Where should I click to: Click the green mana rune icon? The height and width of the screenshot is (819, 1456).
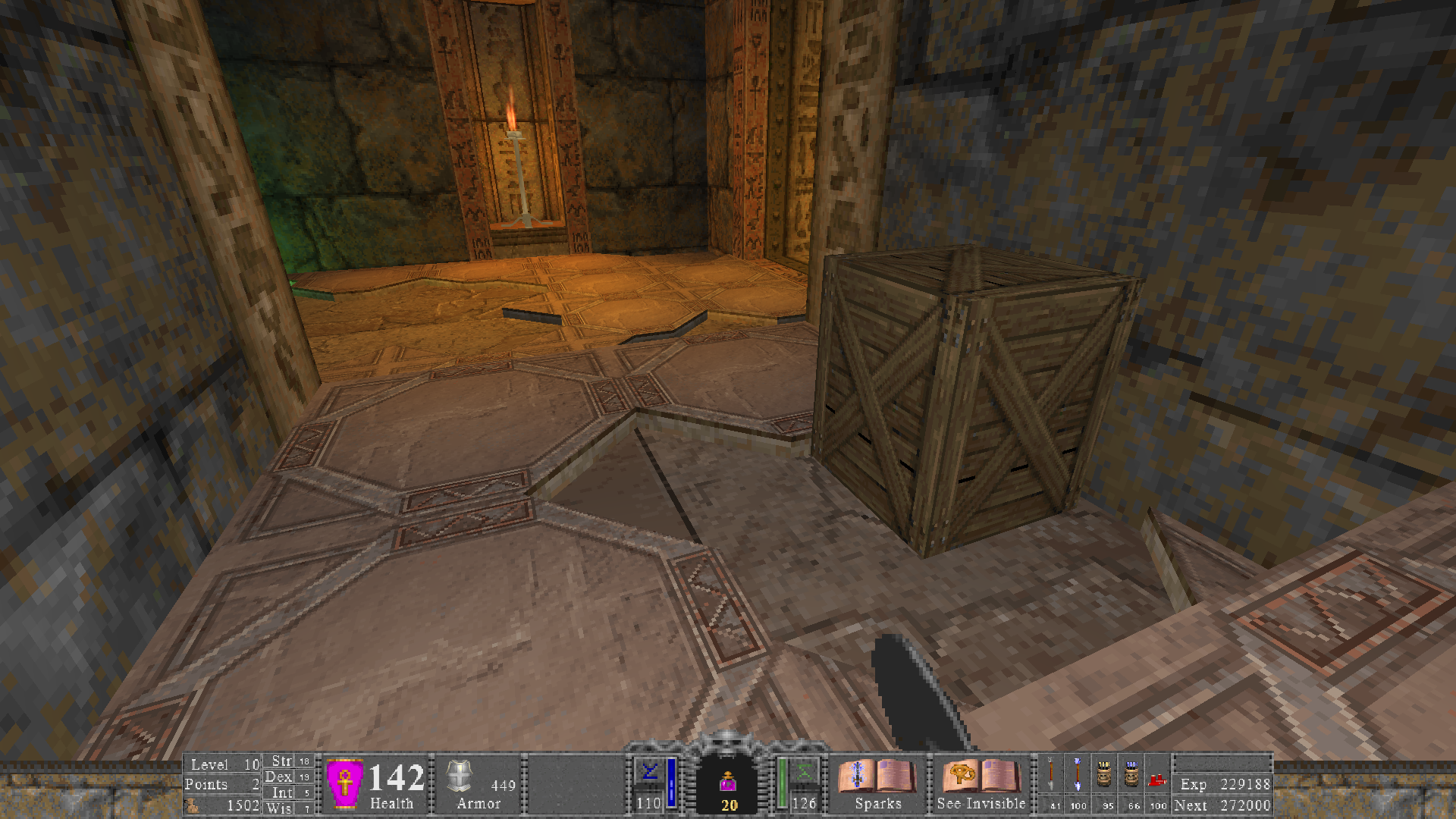tap(805, 773)
